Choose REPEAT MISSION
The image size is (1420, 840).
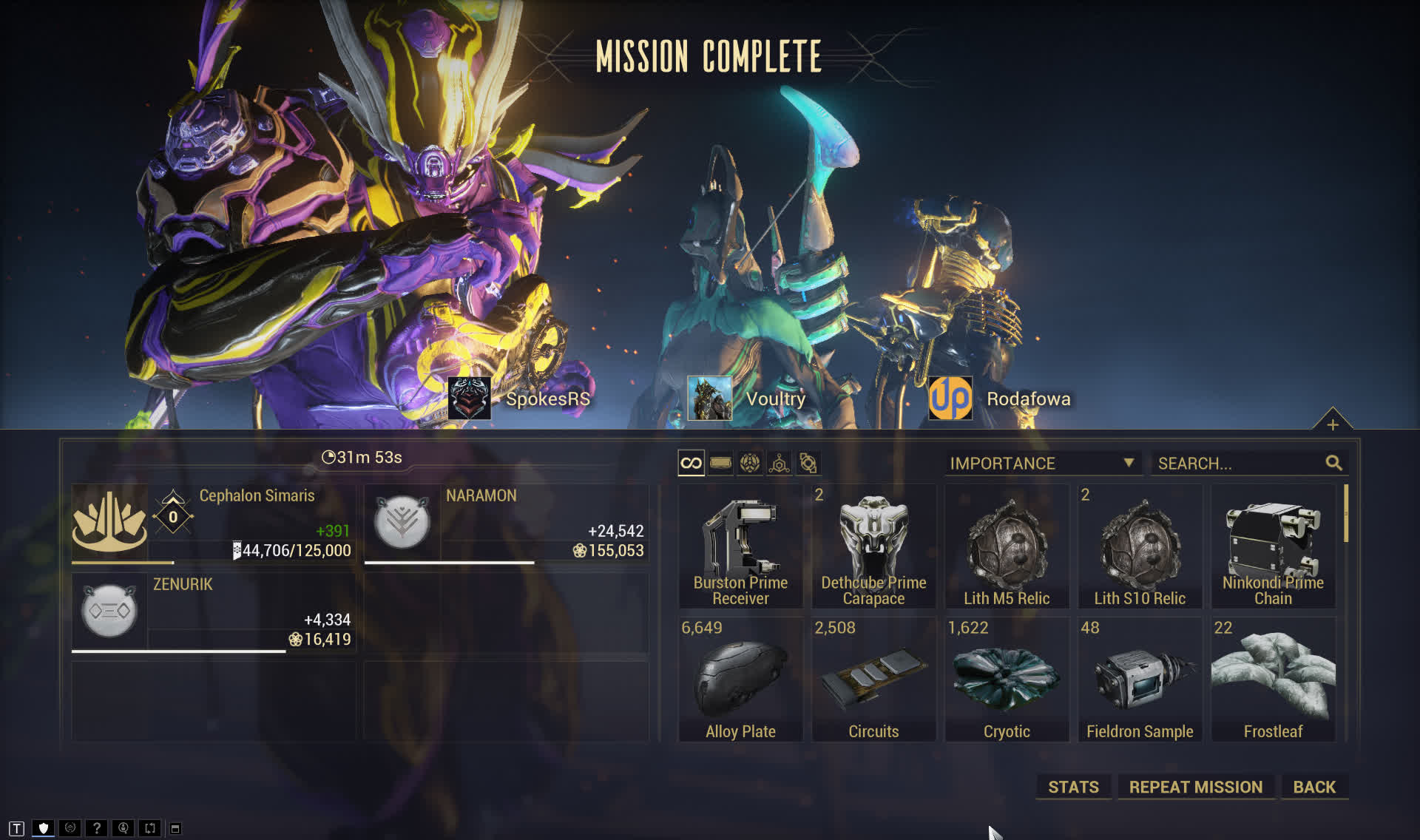(x=1195, y=787)
